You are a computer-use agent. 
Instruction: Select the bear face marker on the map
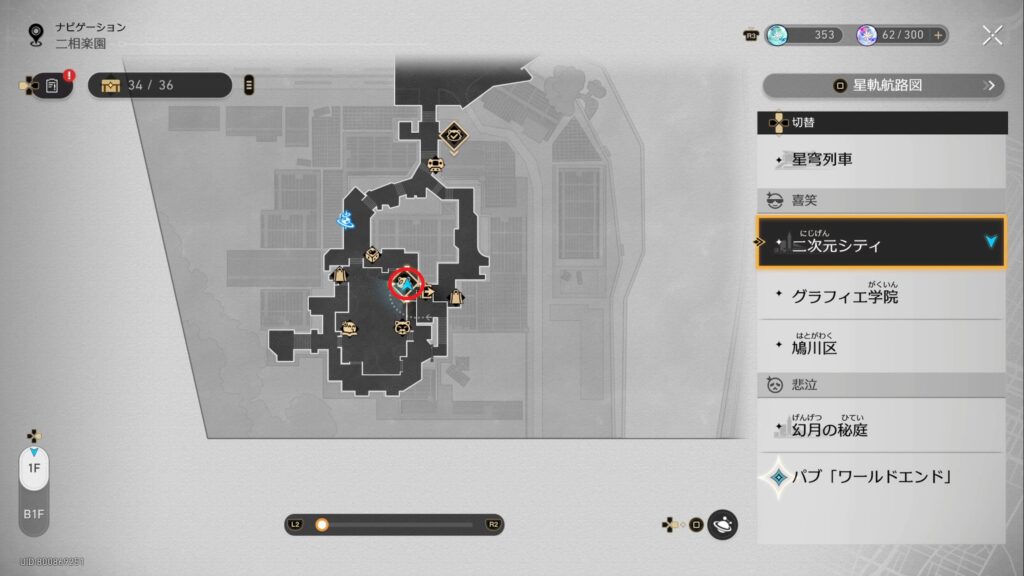400,327
